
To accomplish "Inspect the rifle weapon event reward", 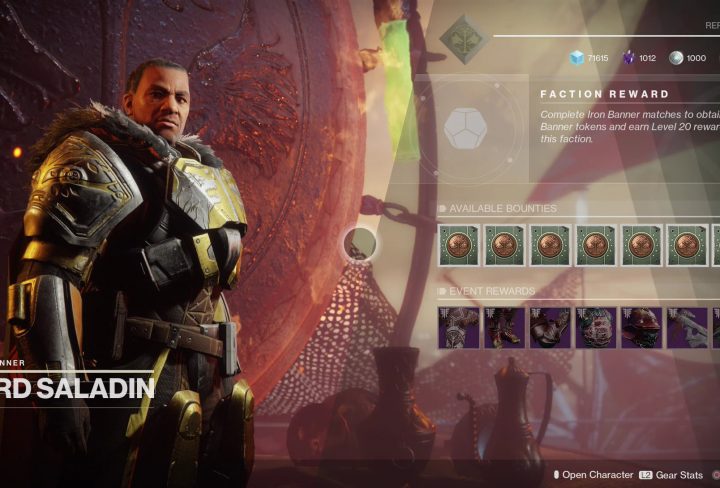I will (x=688, y=328).
